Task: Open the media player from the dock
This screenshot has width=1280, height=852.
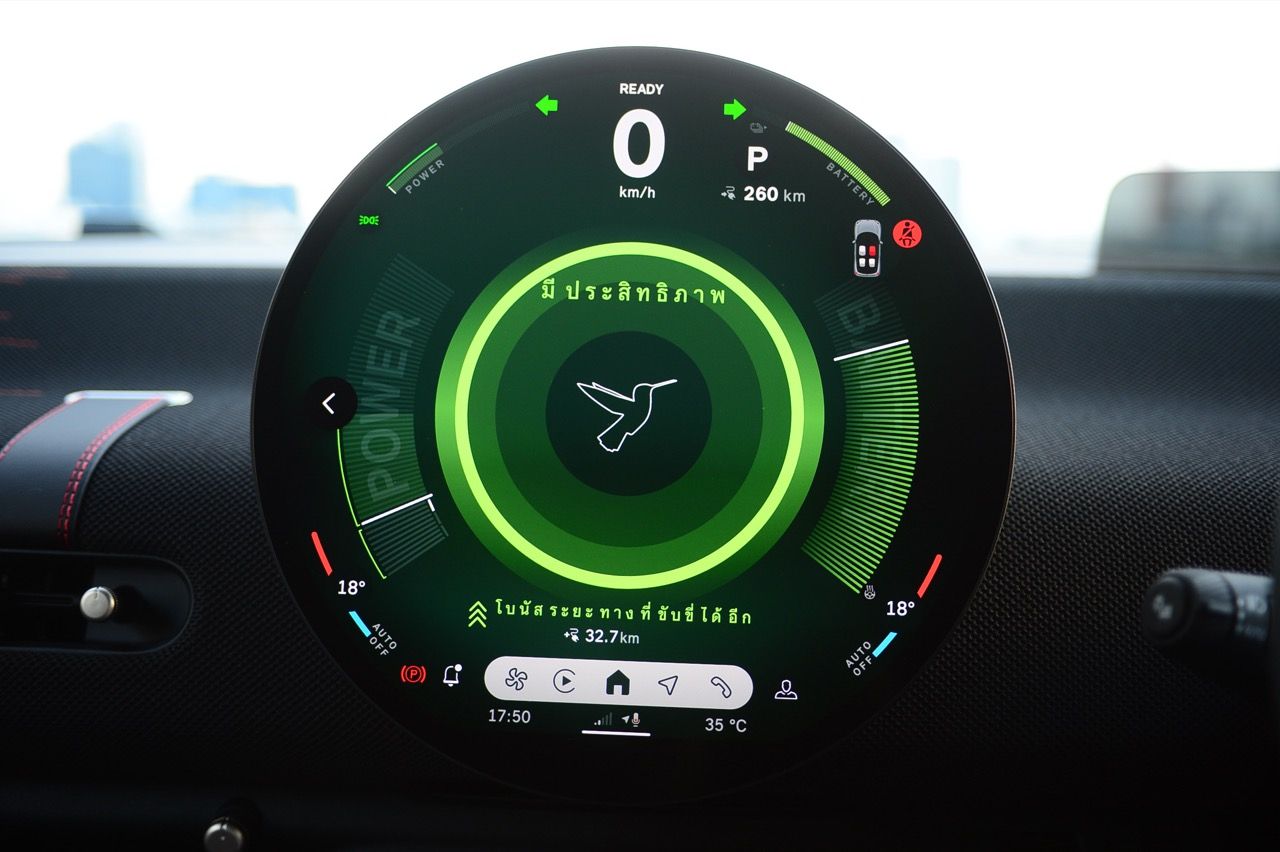Action: click(565, 682)
